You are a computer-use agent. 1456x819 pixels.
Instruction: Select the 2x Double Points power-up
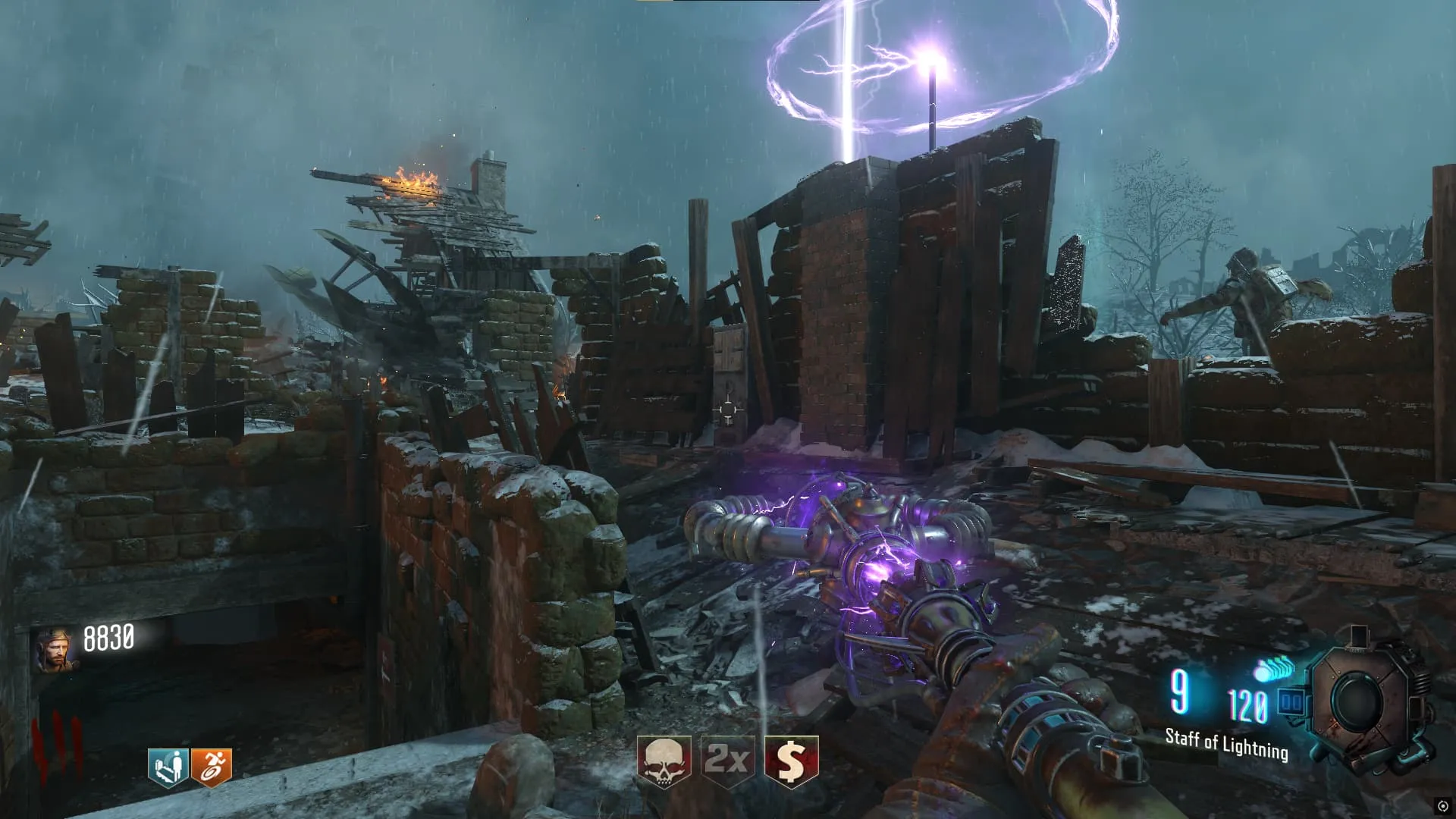tap(727, 761)
